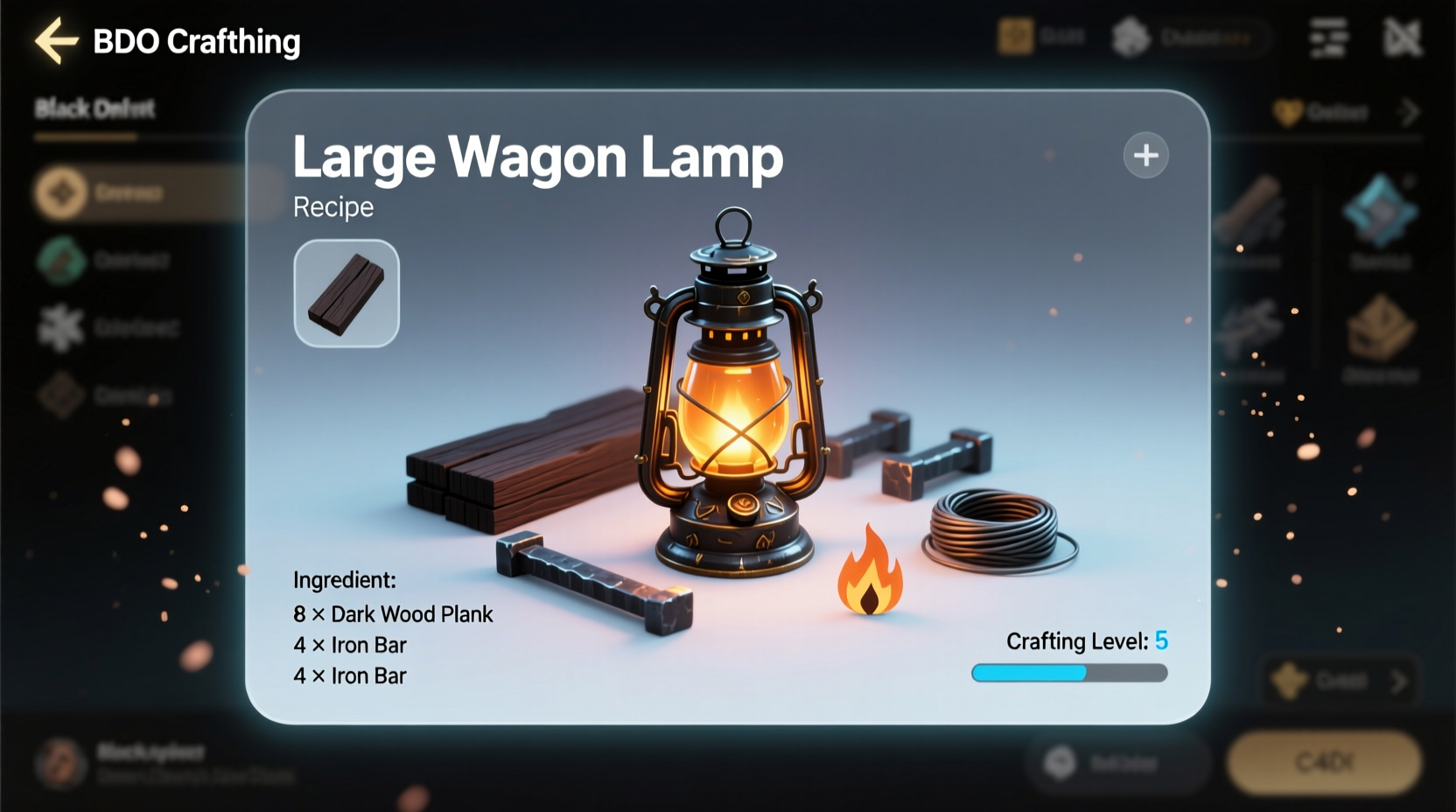The image size is (1456, 812).
Task: Tap the plus button on the recipe card
Action: tap(1145, 155)
